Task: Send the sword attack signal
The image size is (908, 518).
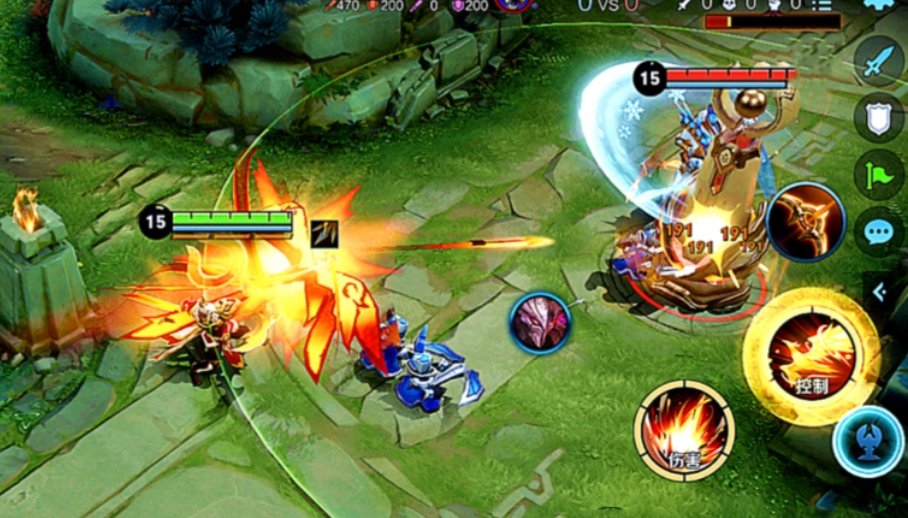Action: pos(879,61)
